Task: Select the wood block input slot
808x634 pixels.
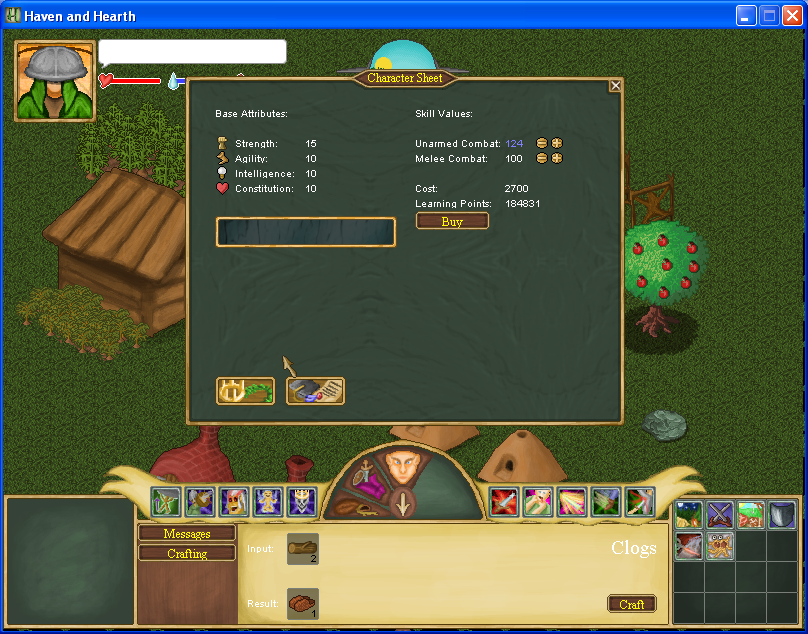Action: (302, 548)
